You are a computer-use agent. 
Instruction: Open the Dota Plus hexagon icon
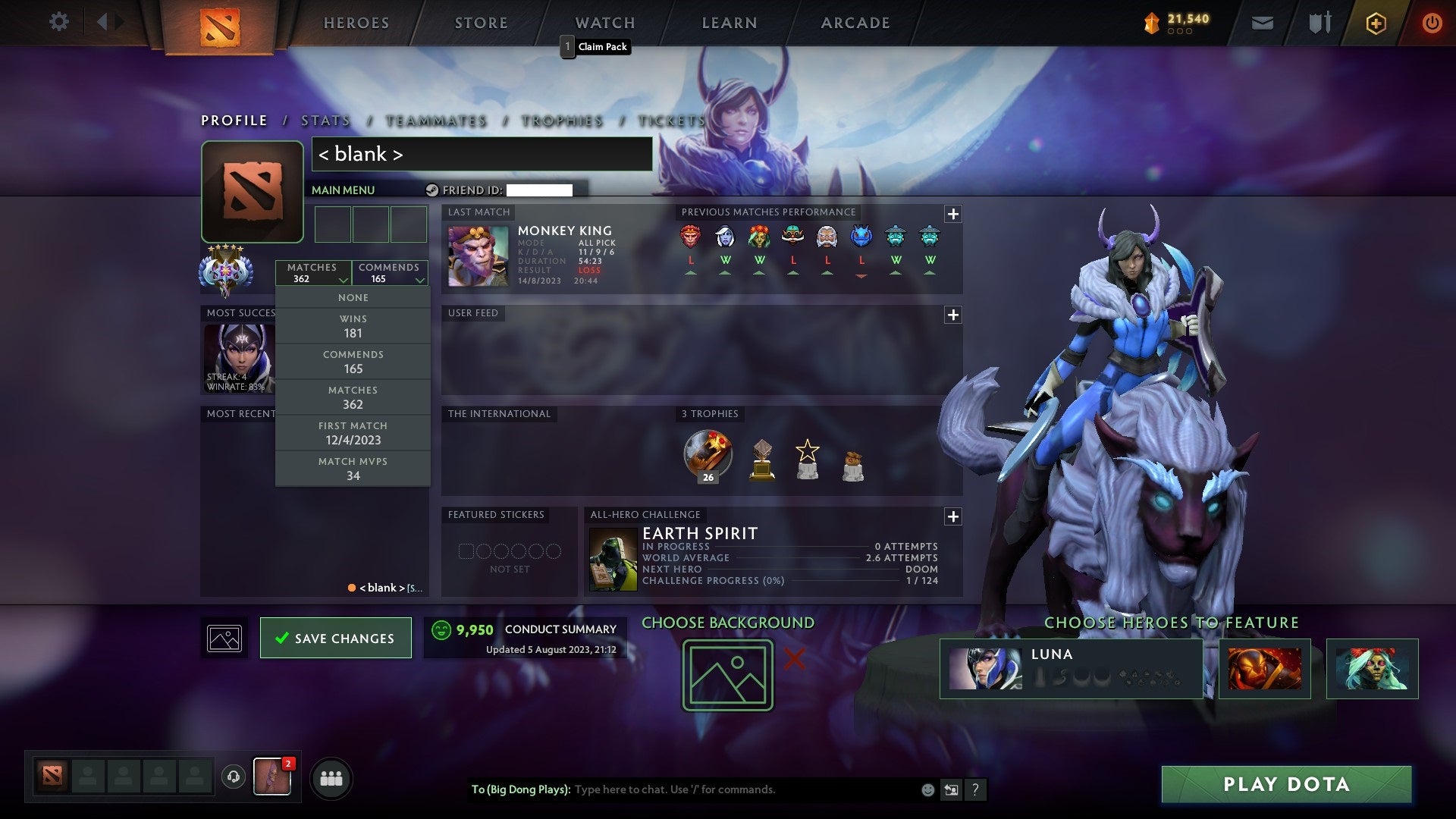click(1376, 23)
